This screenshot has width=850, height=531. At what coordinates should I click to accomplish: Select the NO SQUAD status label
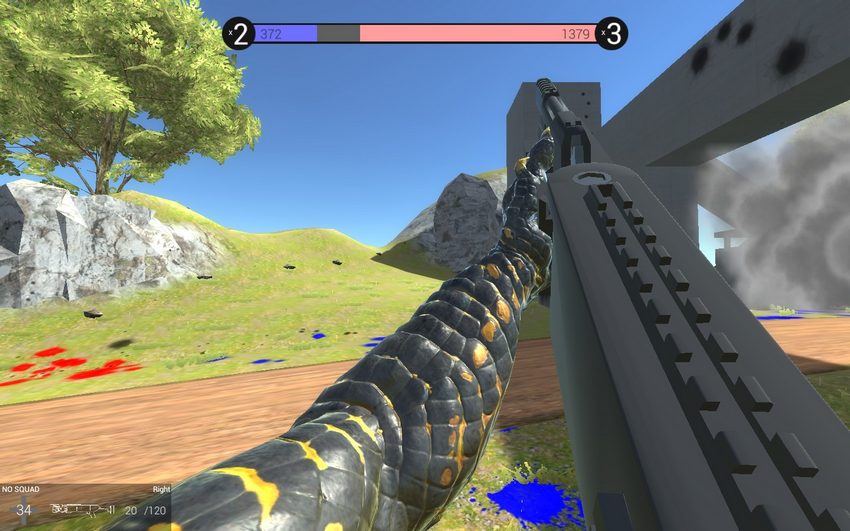(x=20, y=490)
